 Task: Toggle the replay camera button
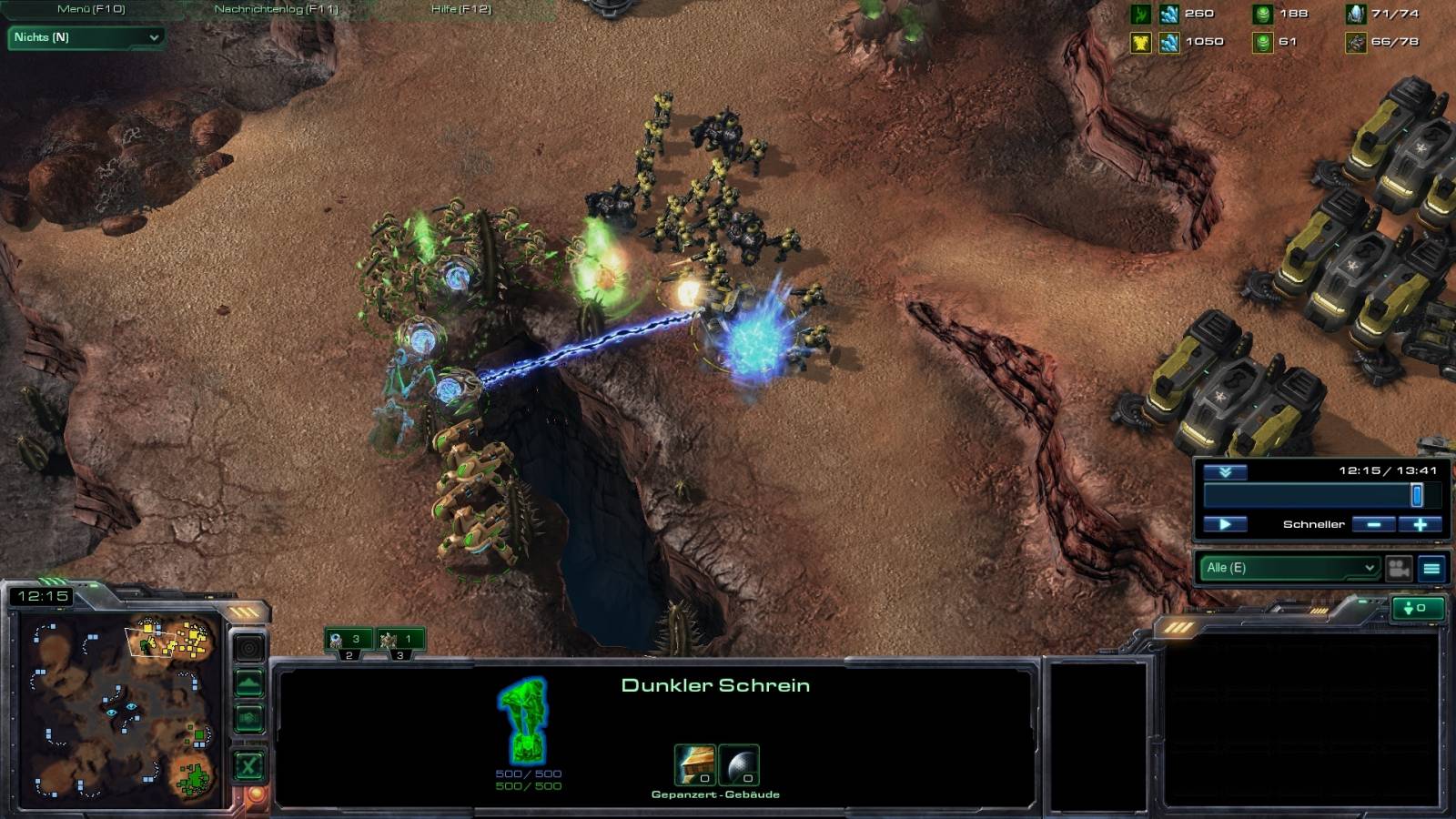point(1399,569)
